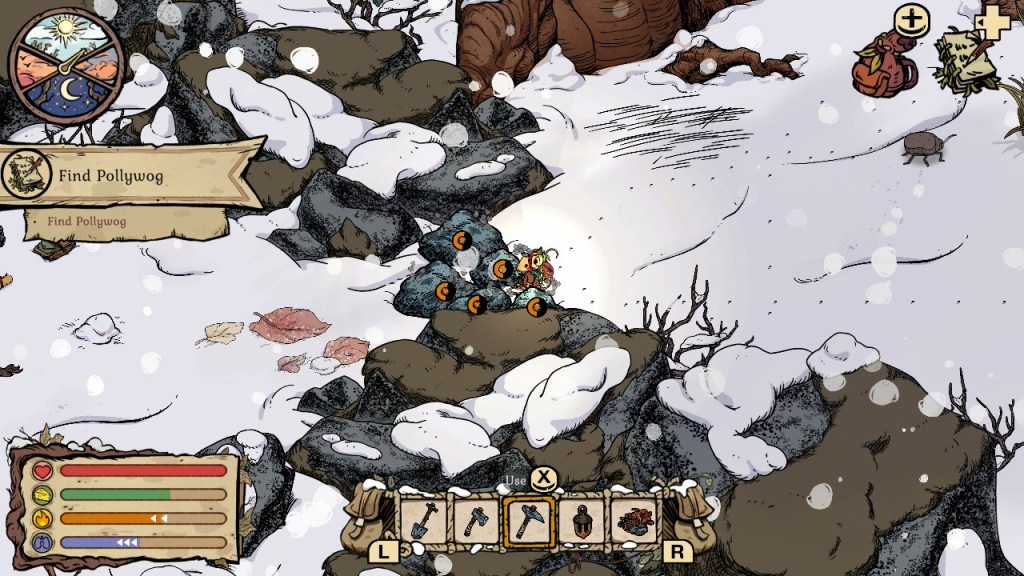Select the shovel in the hotbar
The width and height of the screenshot is (1024, 576).
(421, 519)
